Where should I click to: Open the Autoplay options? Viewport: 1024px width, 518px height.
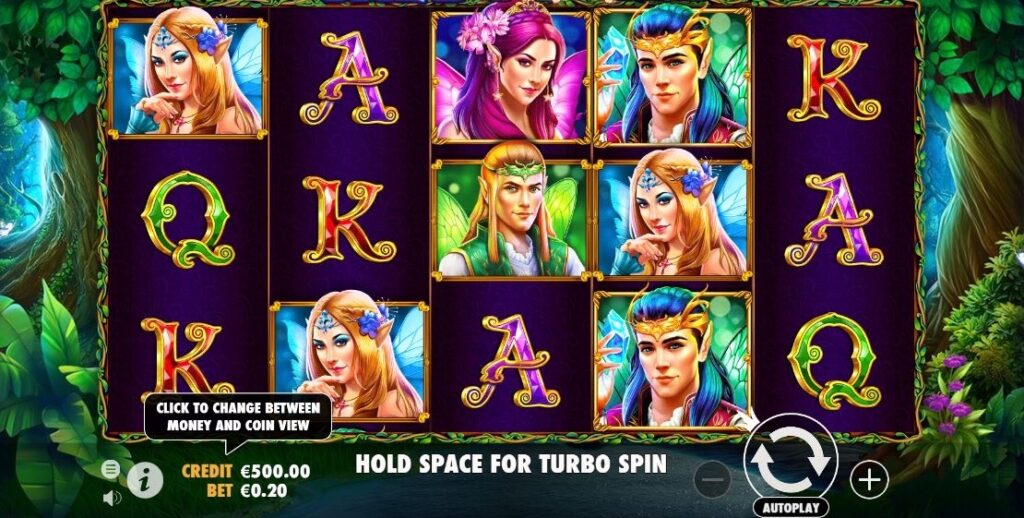click(790, 507)
